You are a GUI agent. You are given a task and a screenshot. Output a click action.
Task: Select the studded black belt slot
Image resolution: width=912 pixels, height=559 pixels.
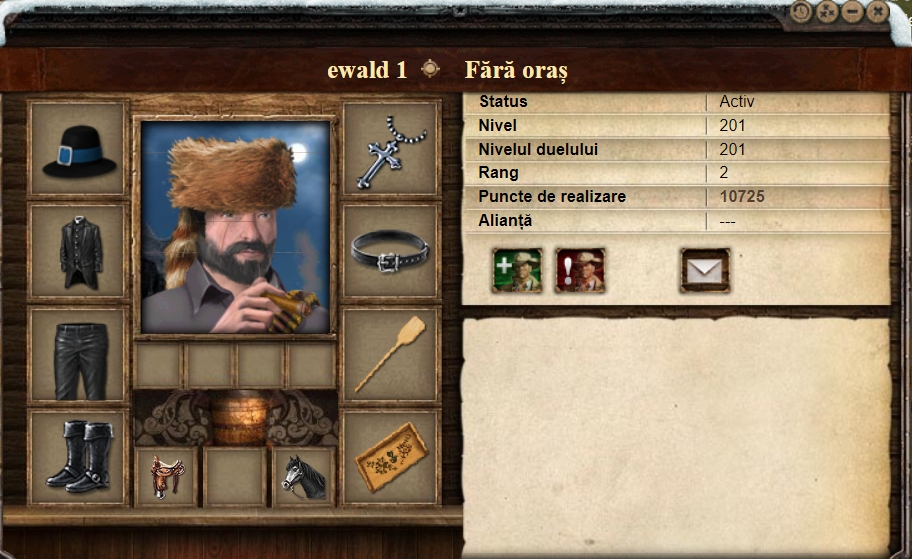391,252
